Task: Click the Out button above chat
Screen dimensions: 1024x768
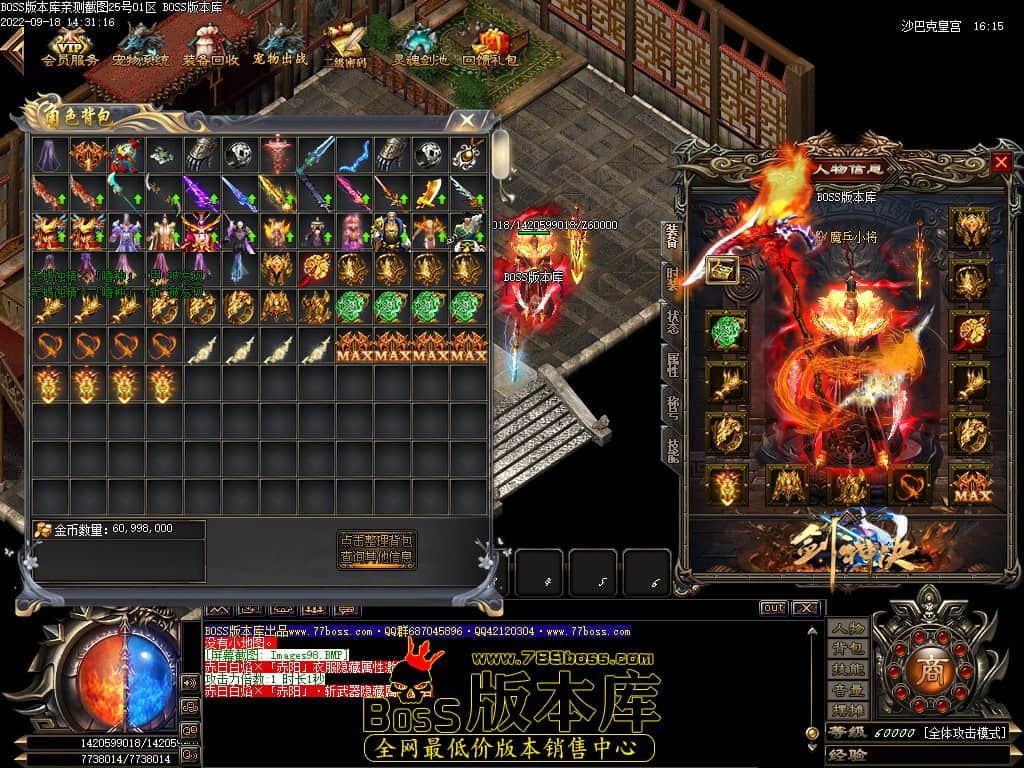Action: point(773,608)
